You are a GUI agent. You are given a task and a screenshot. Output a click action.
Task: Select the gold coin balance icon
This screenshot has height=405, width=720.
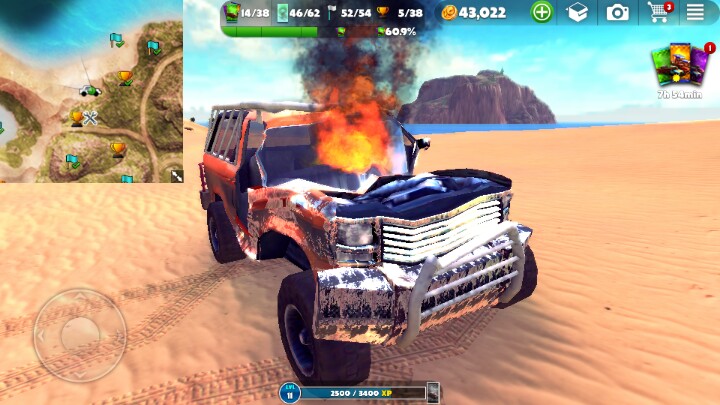coord(449,12)
